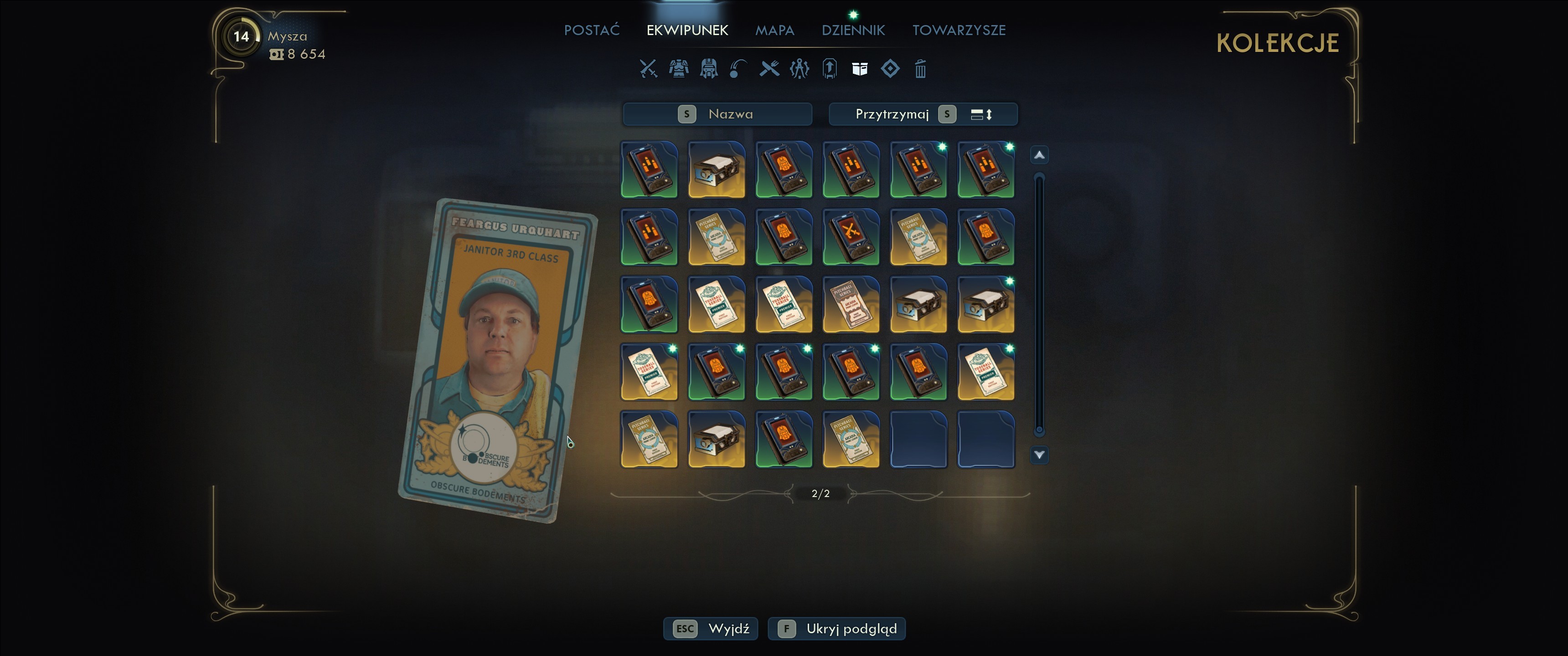
Task: Sort items by Nazwa
Action: [x=717, y=114]
